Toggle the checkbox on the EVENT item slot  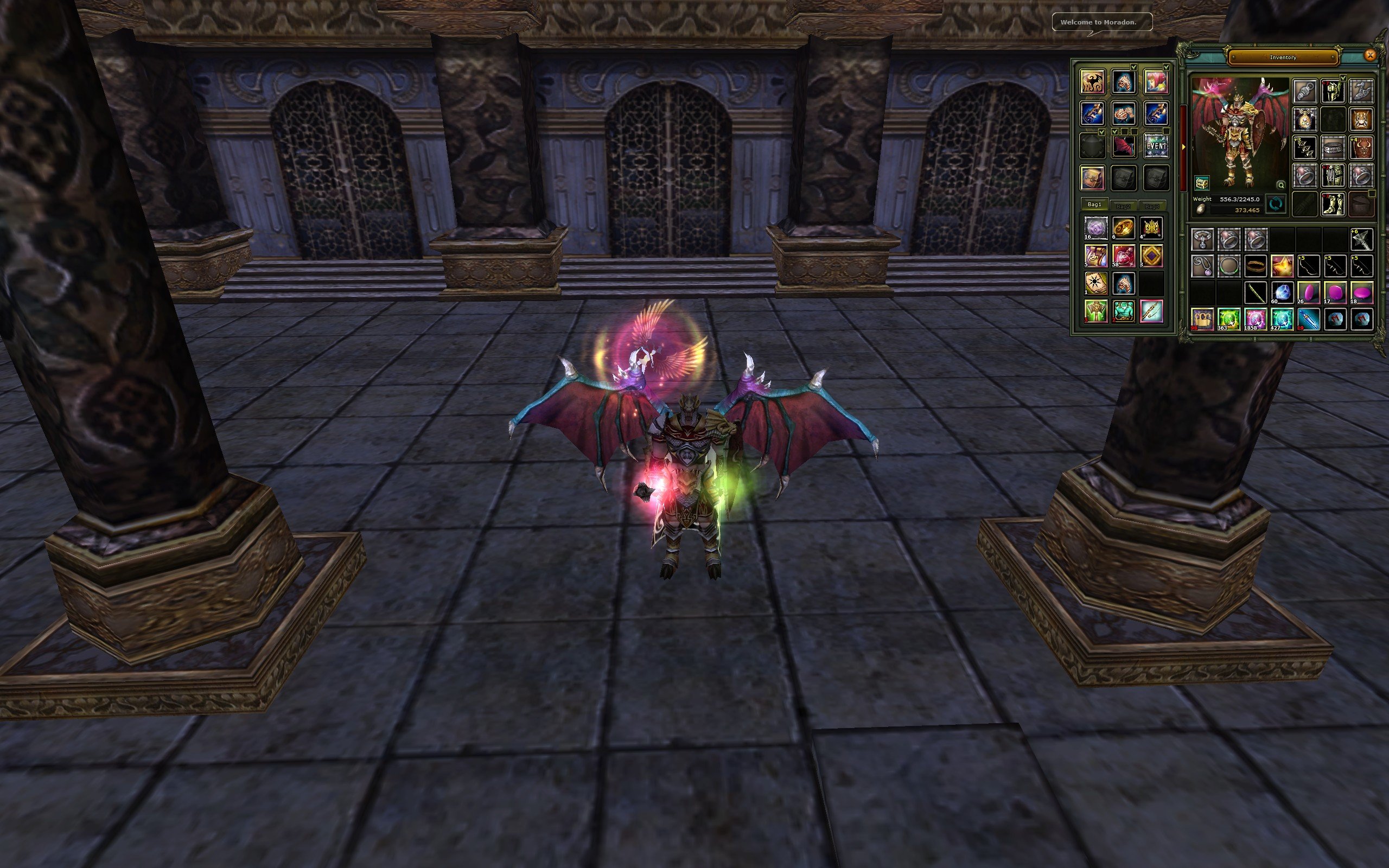coord(1165,131)
